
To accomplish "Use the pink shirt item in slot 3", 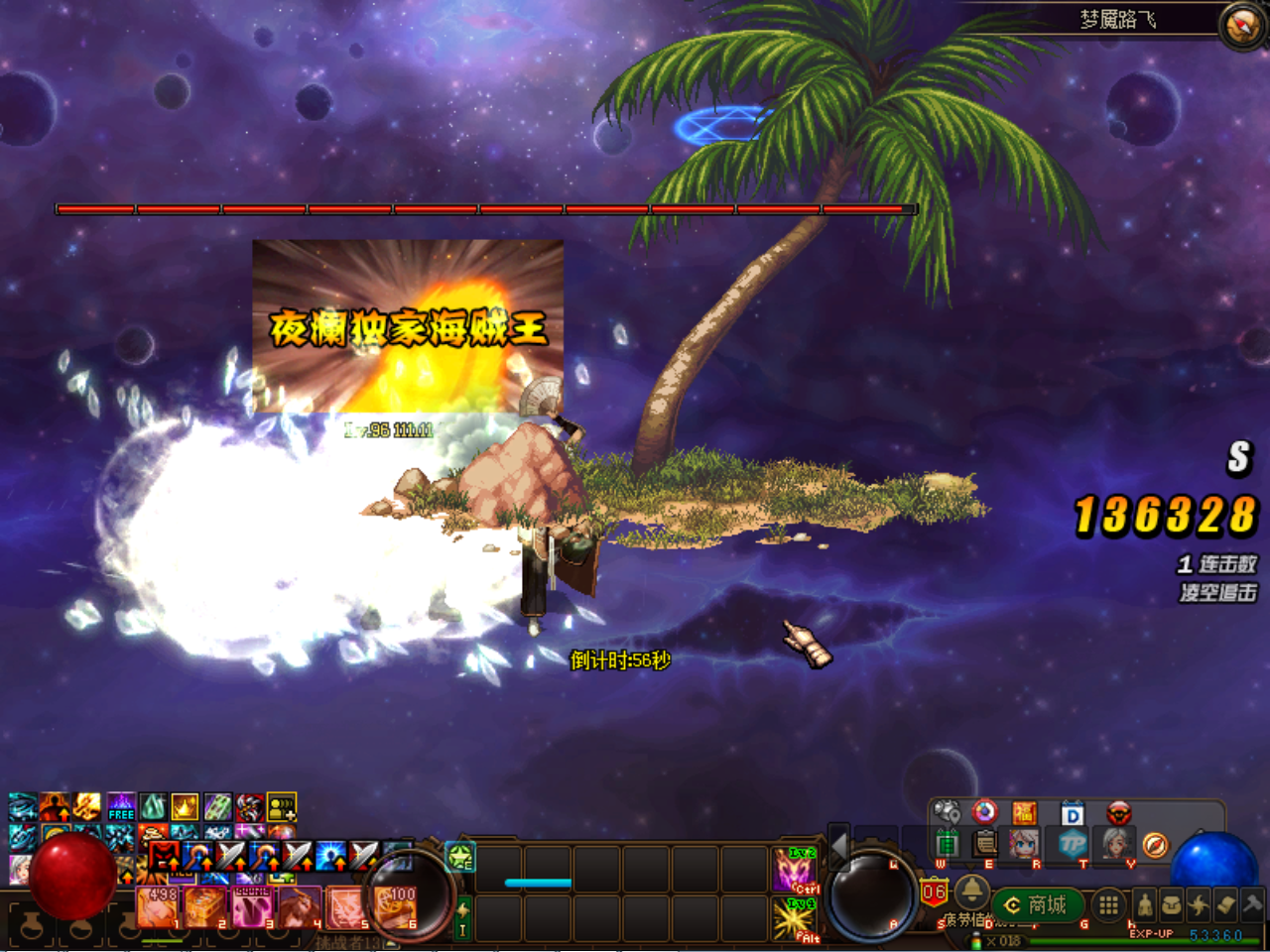I will pos(251,905).
